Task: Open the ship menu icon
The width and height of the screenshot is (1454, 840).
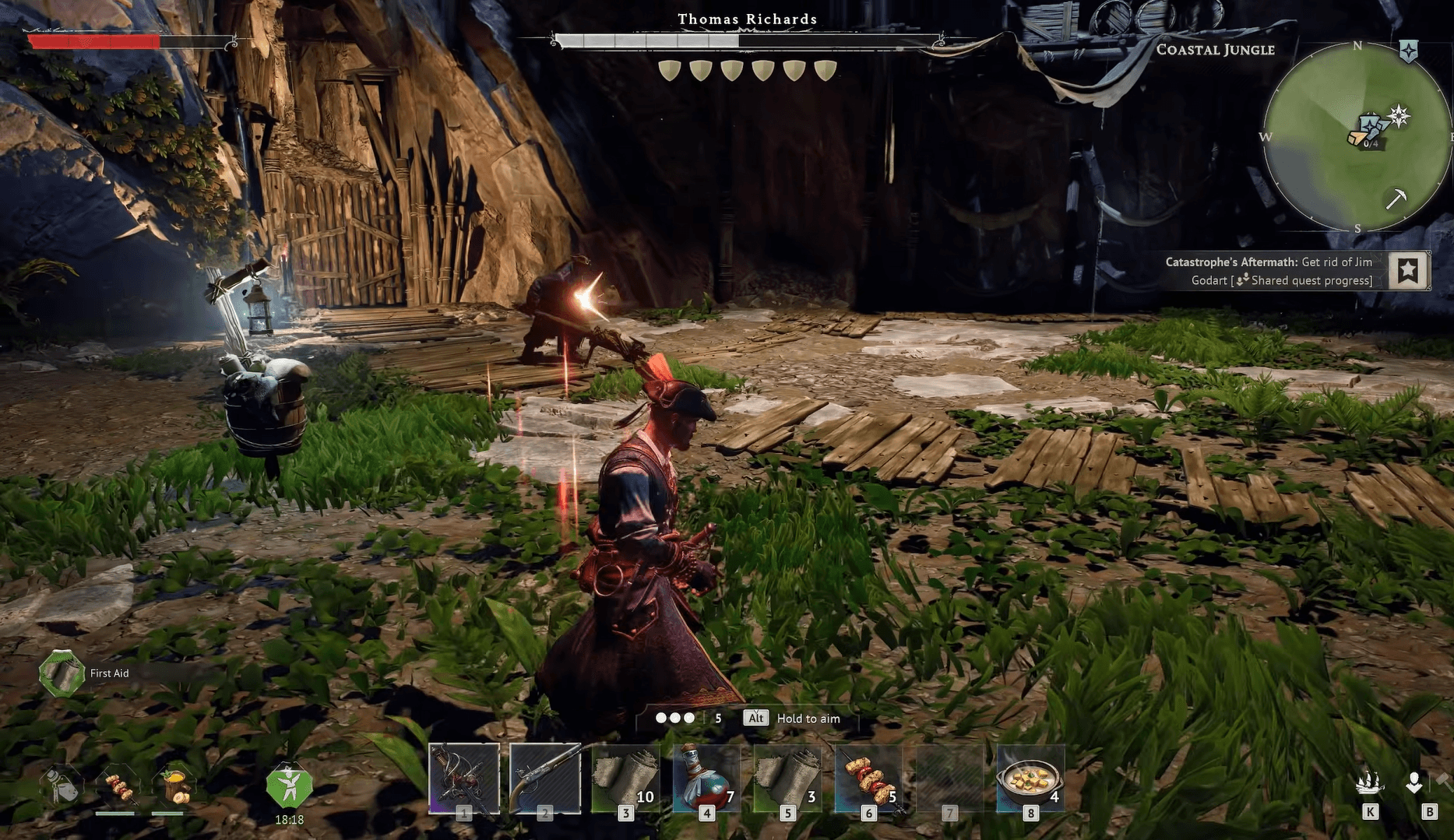Action: (1369, 782)
